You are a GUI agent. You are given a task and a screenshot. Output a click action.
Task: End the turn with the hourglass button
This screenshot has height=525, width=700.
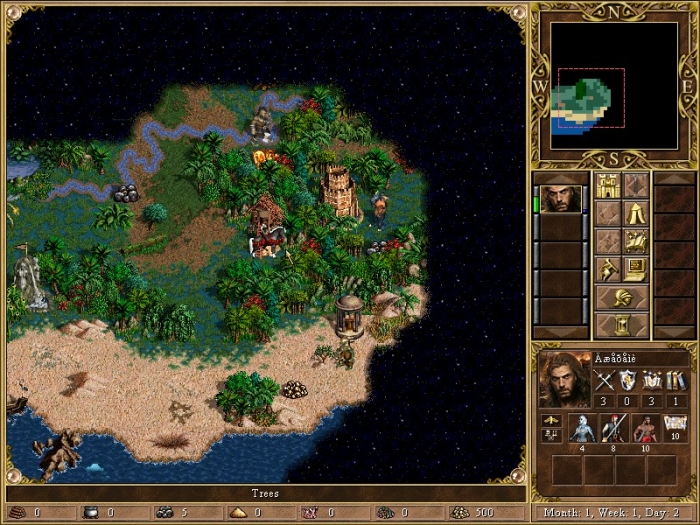(622, 325)
